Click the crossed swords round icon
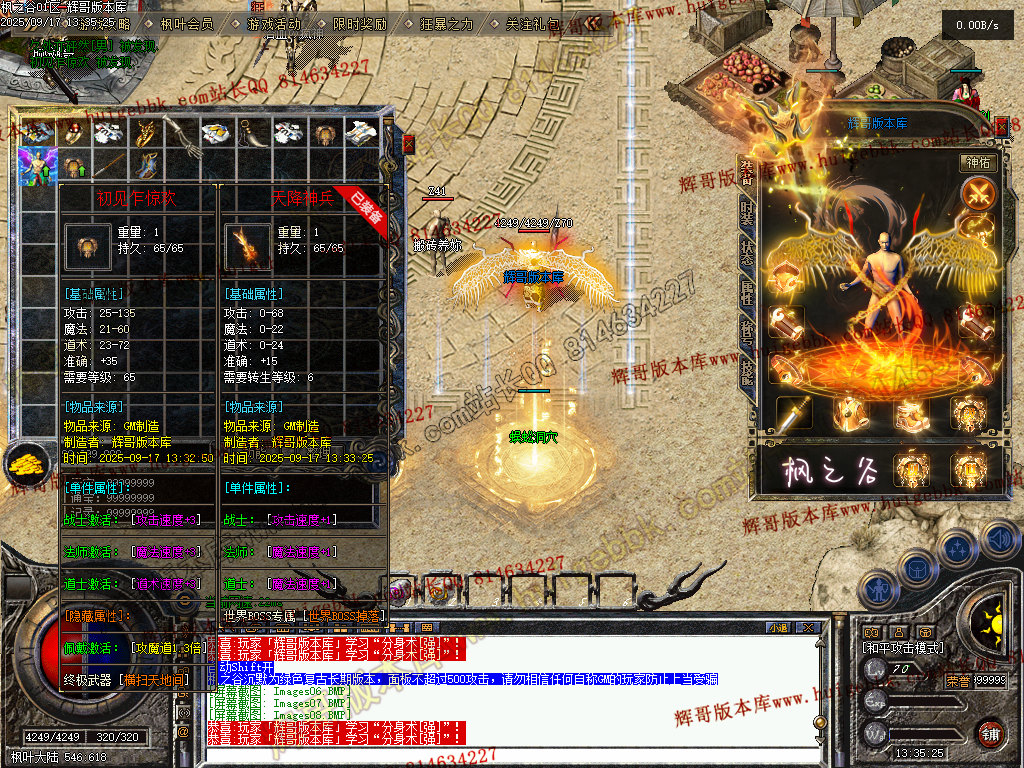1024x768 pixels. coord(977,193)
